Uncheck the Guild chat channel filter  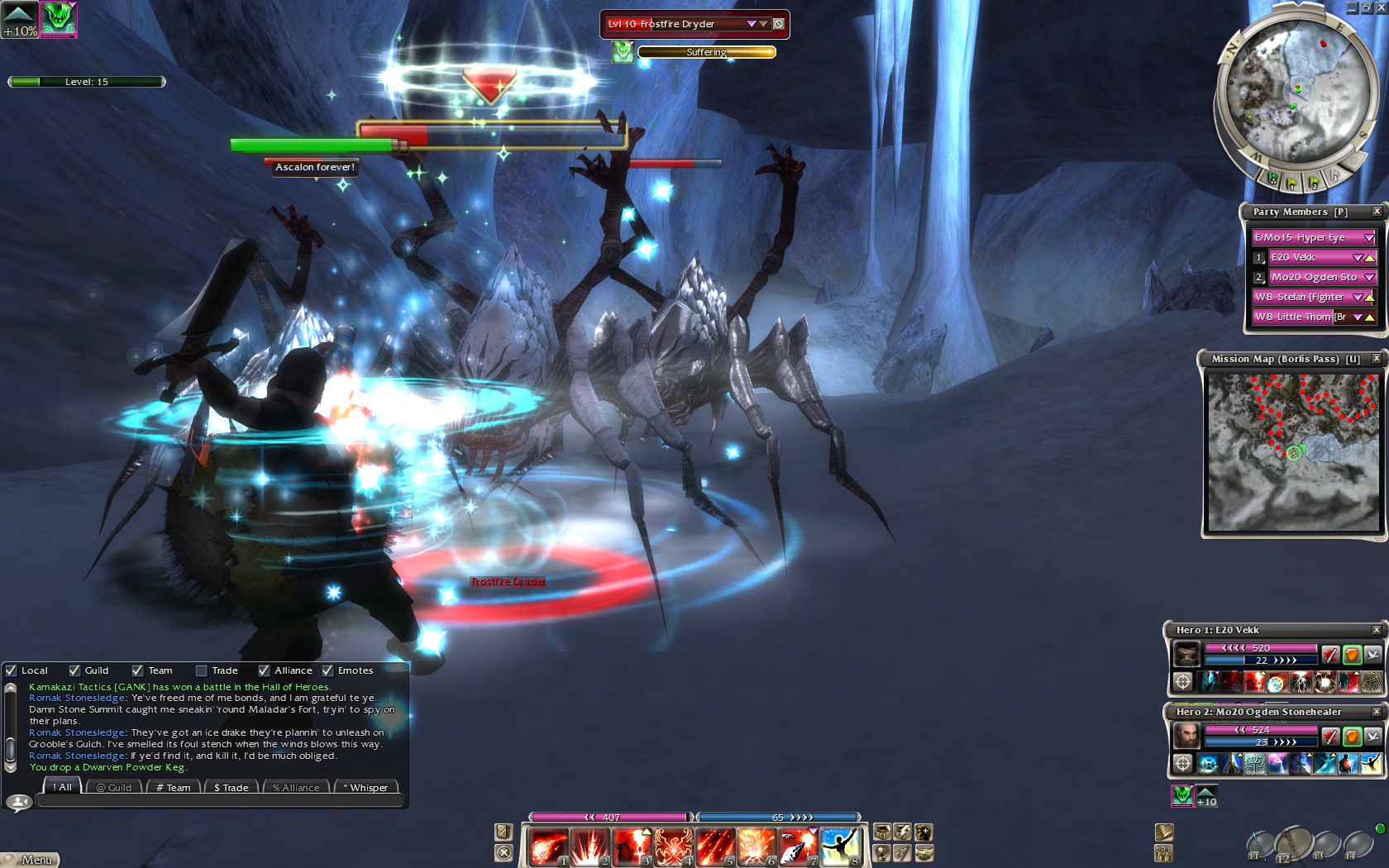click(75, 670)
